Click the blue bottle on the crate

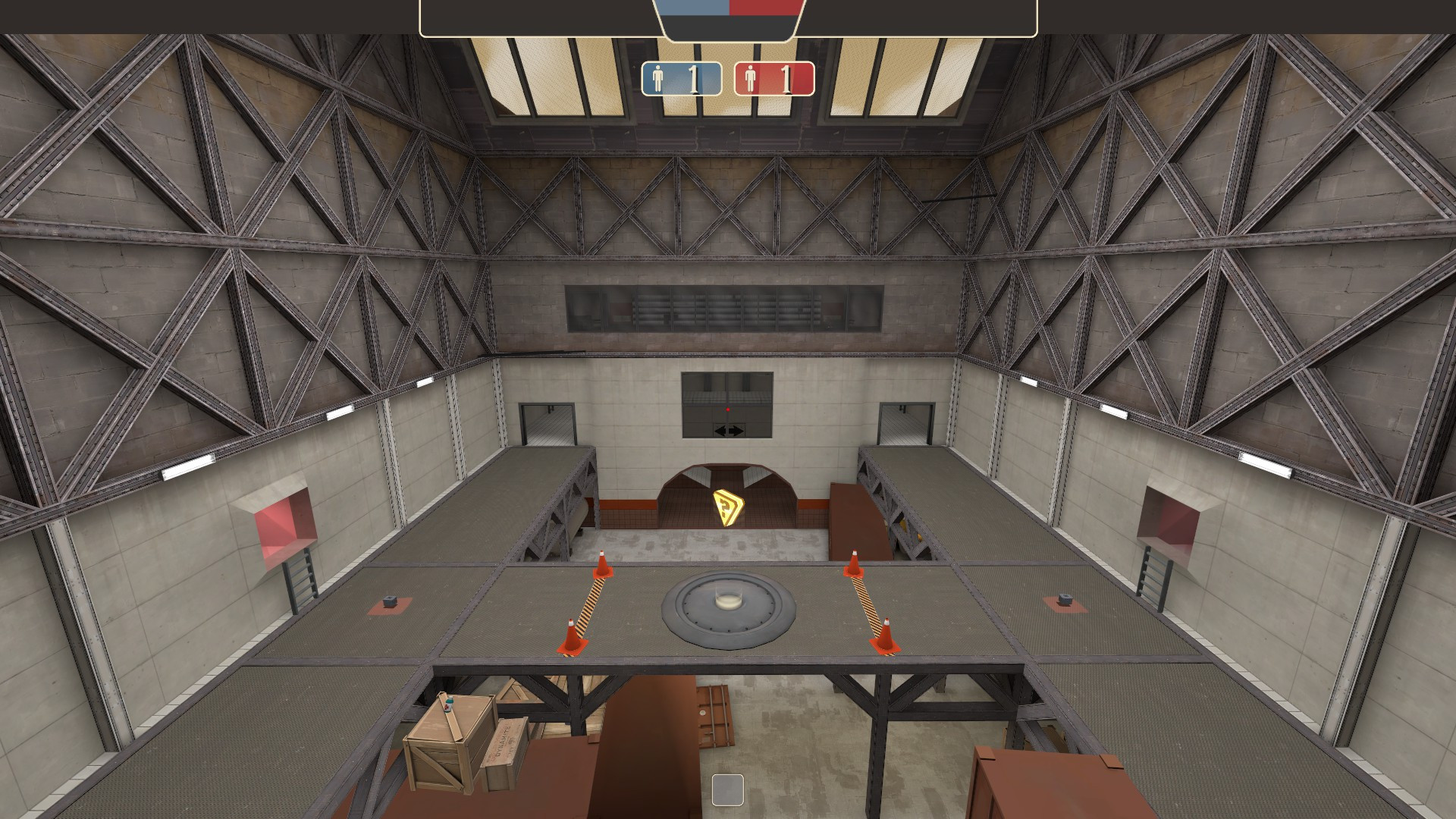click(x=447, y=705)
